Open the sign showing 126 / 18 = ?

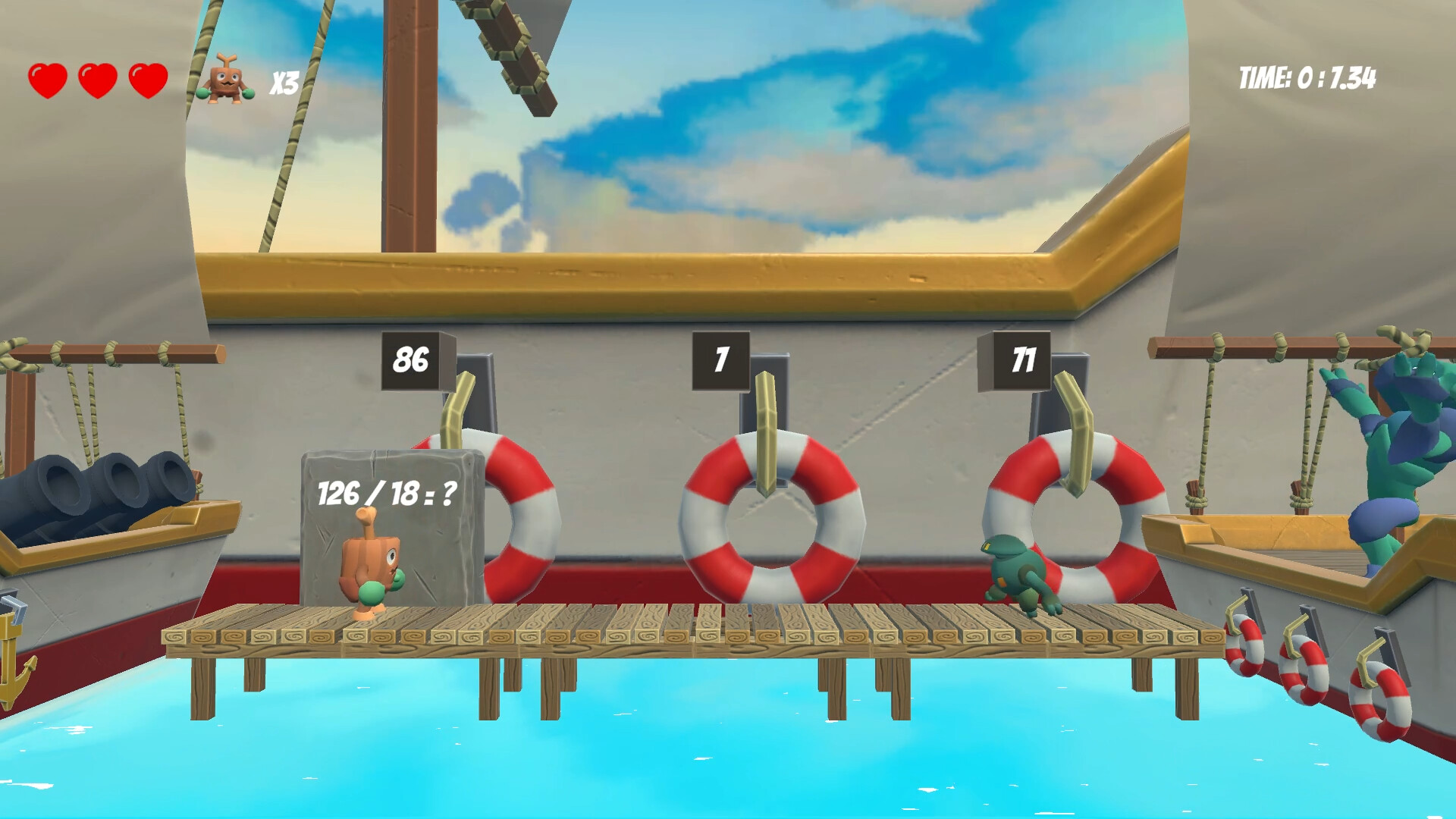[x=387, y=493]
